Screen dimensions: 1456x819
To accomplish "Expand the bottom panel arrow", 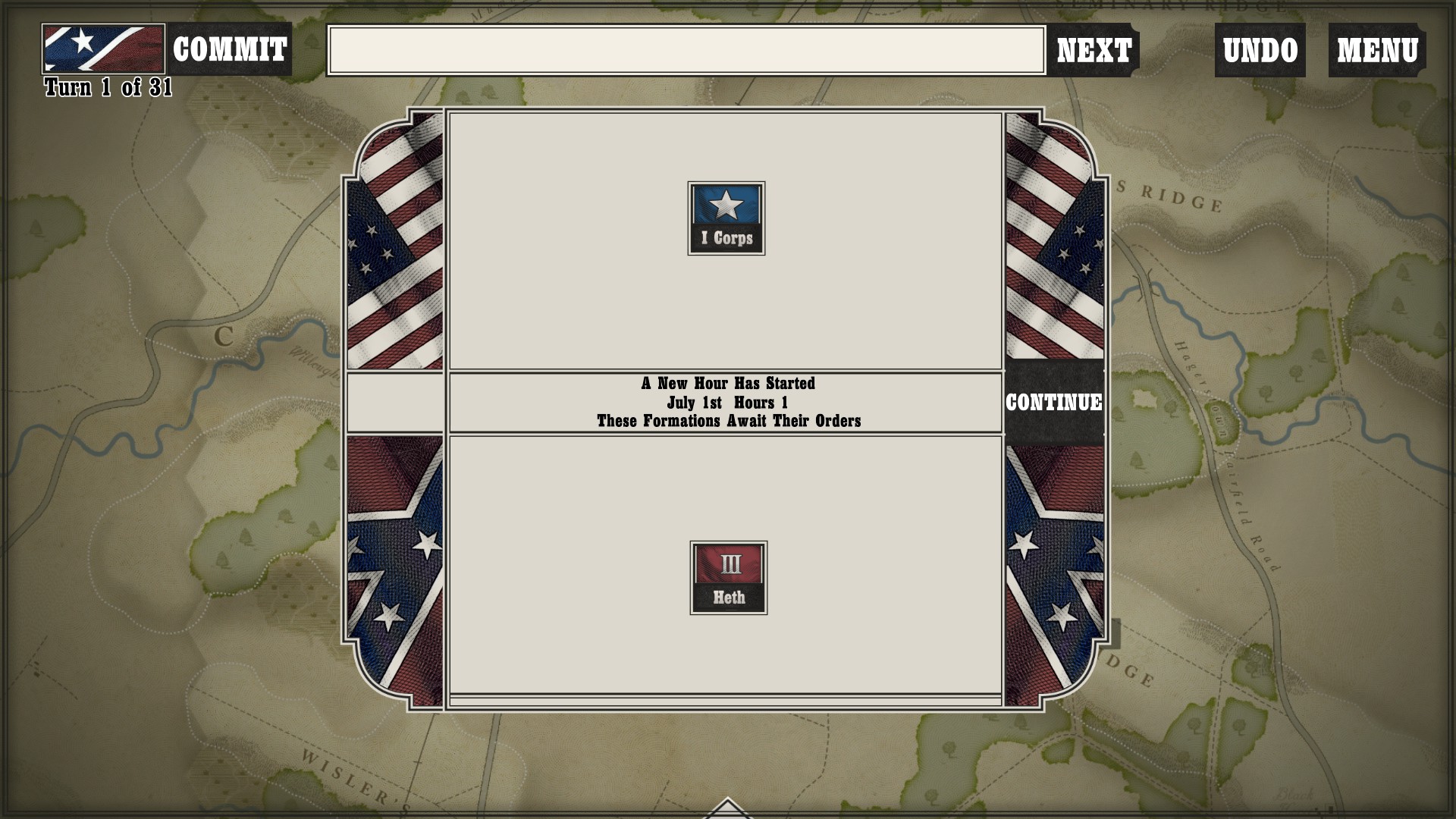I will pyautogui.click(x=727, y=808).
